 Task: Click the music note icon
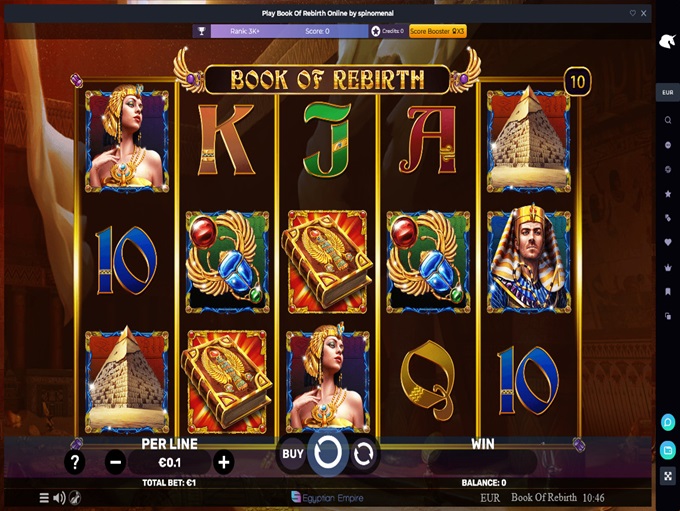[x=75, y=497]
